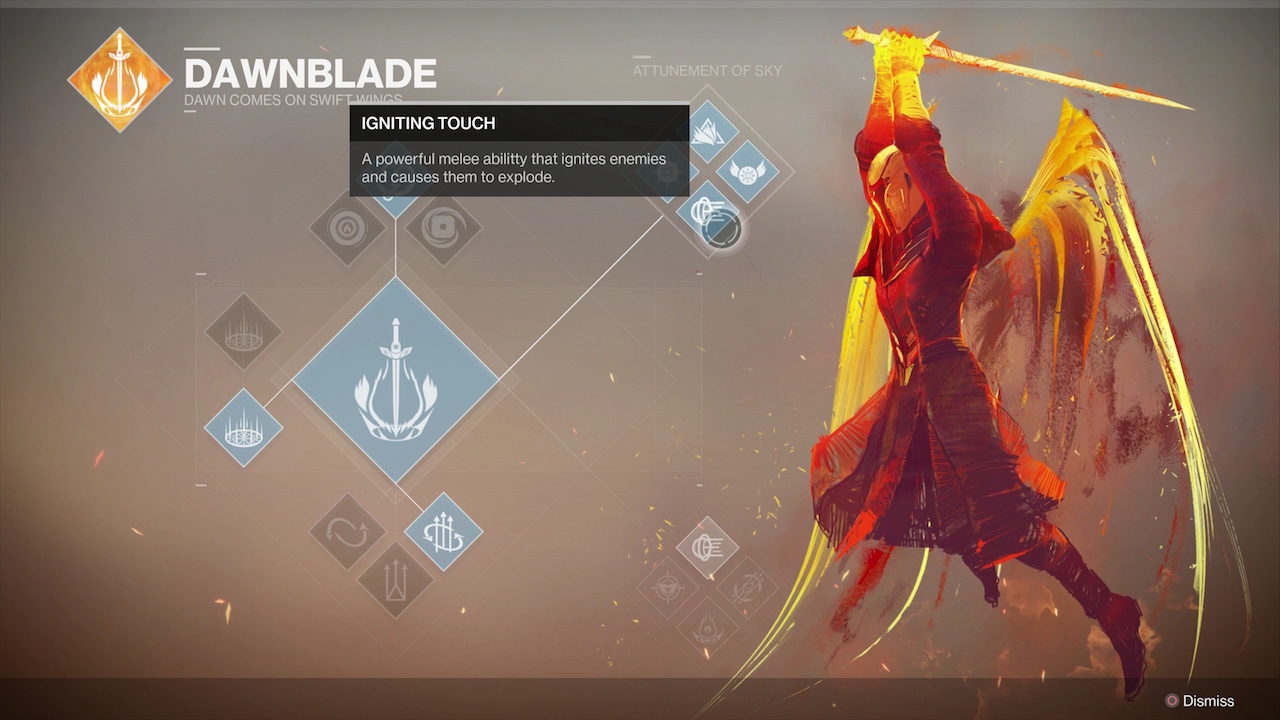Select the highlighted rift class ability node
The width and height of the screenshot is (1280, 720).
[x=243, y=428]
